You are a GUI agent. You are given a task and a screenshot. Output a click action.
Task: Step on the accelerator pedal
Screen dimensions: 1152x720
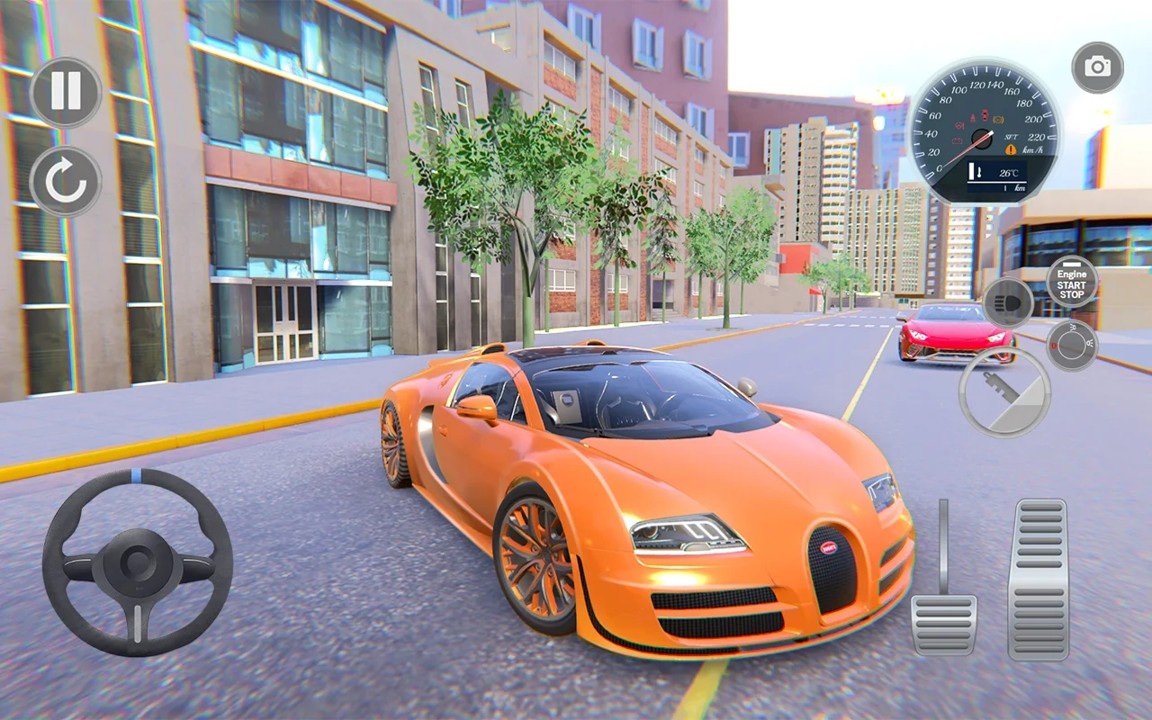[x=1038, y=578]
